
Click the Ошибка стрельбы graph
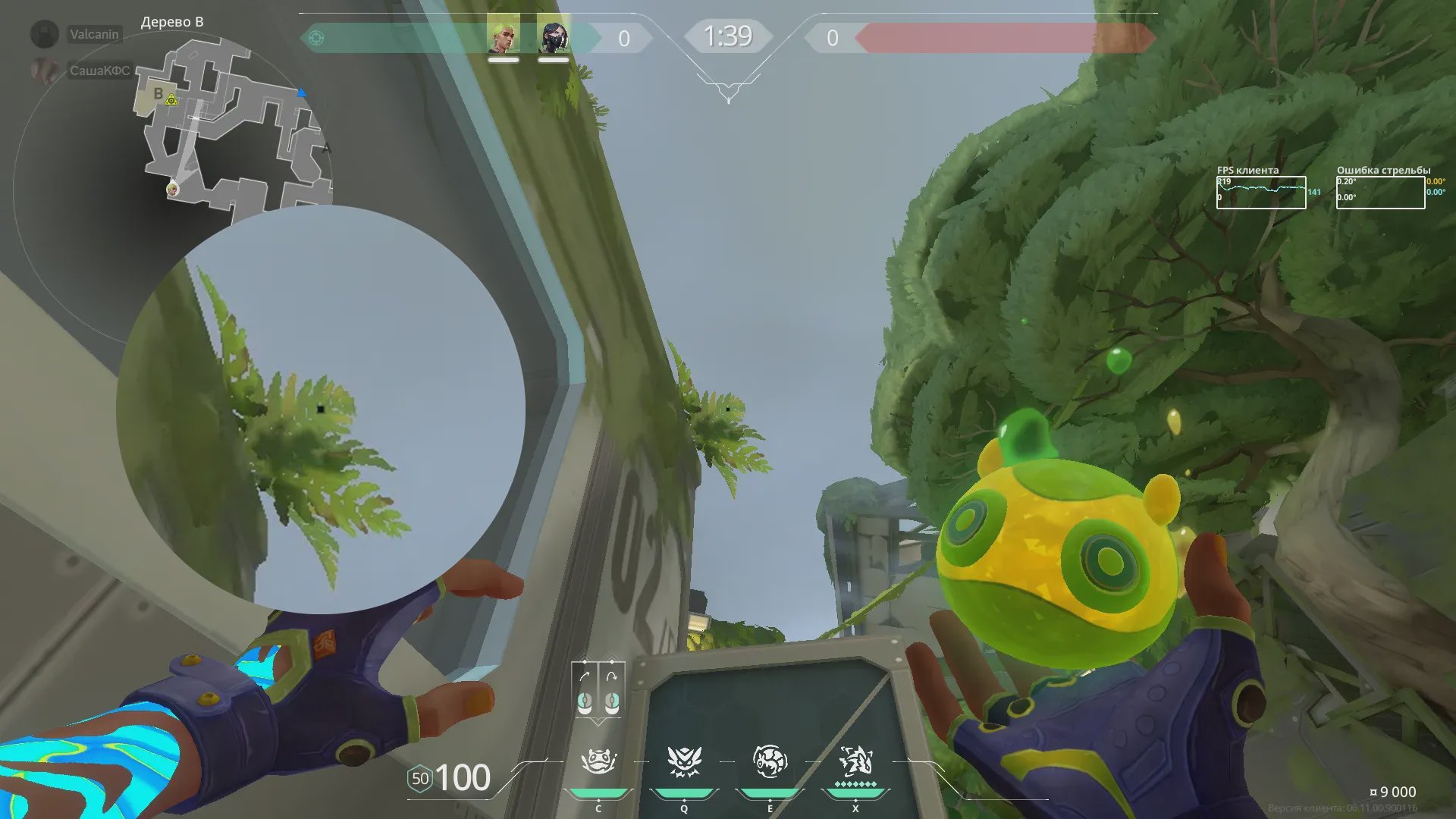click(1379, 193)
